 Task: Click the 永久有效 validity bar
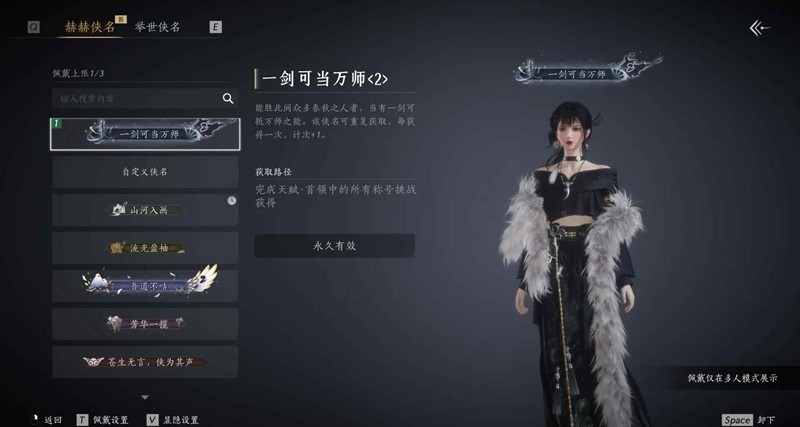334,246
